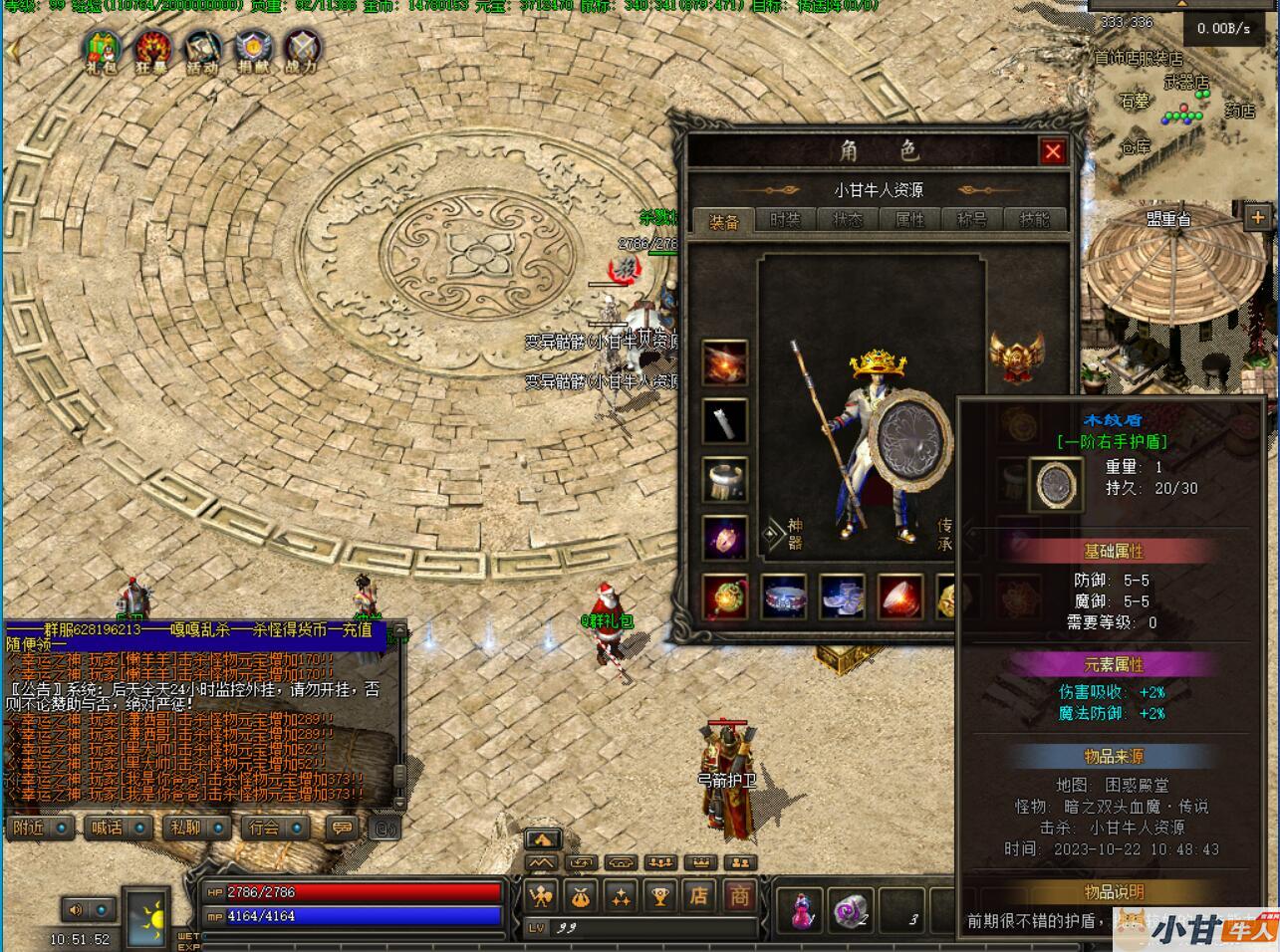
Task: Open the 状态 status tab
Action: (848, 220)
